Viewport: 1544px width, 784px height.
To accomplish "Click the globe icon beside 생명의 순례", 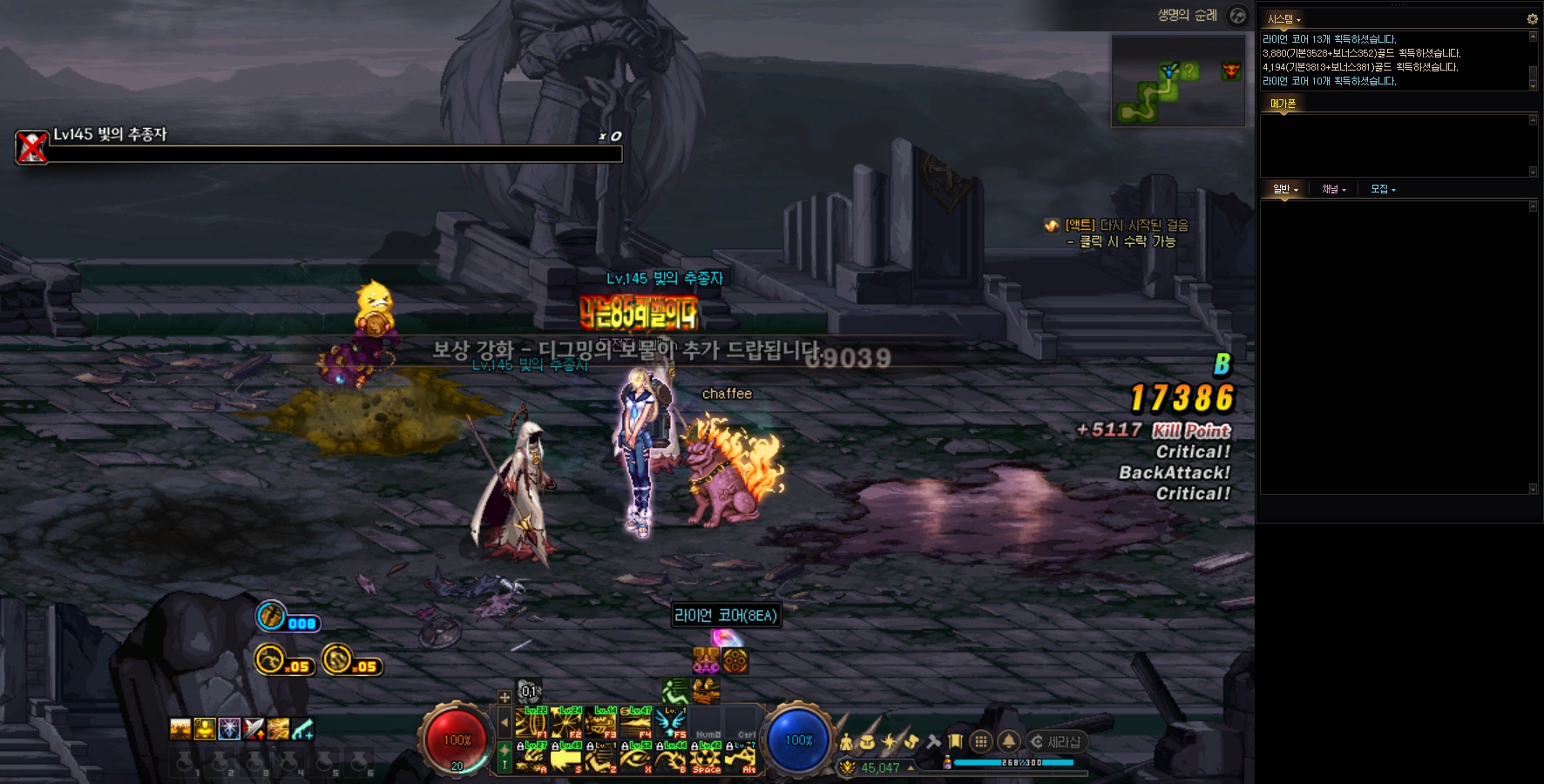I will click(1237, 16).
